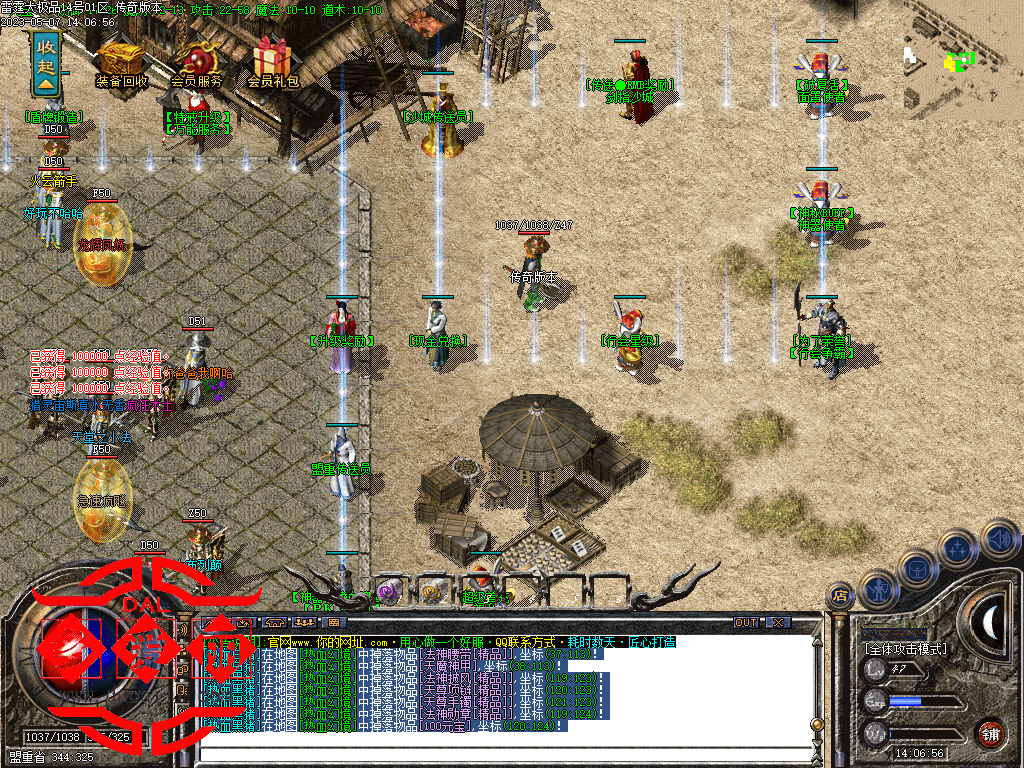Image resolution: width=1024 pixels, height=768 pixels.
Task: Toggle sound with the speaker button
Action: pyautogui.click(x=999, y=539)
